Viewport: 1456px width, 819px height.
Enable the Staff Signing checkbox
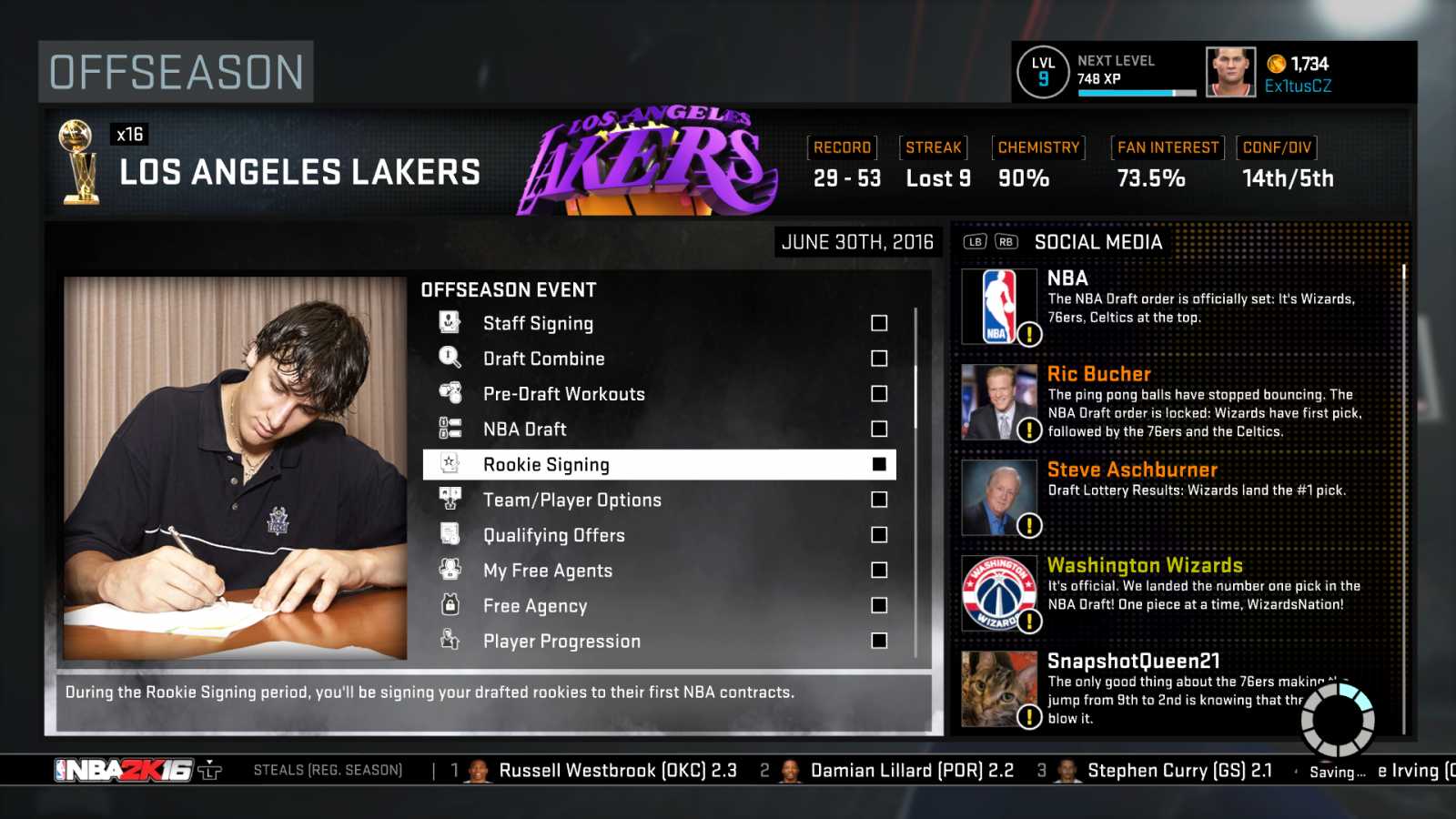[x=877, y=322]
